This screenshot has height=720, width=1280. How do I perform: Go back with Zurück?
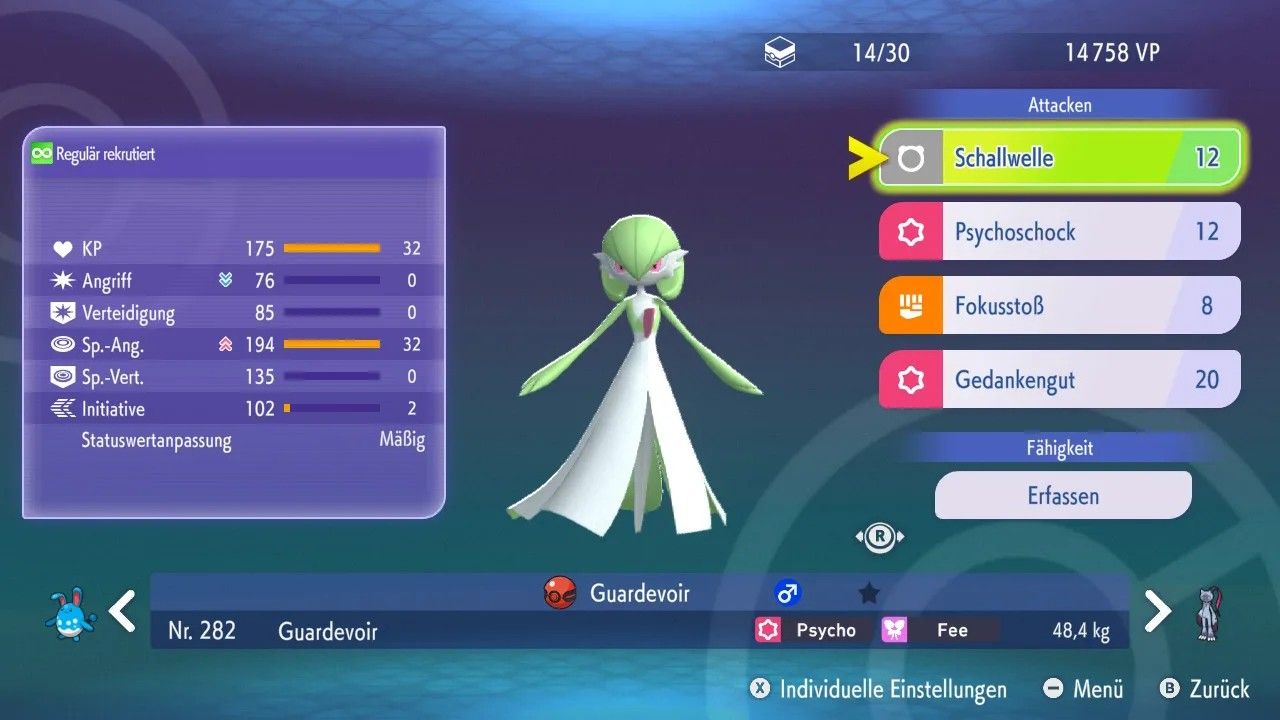click(x=1205, y=689)
